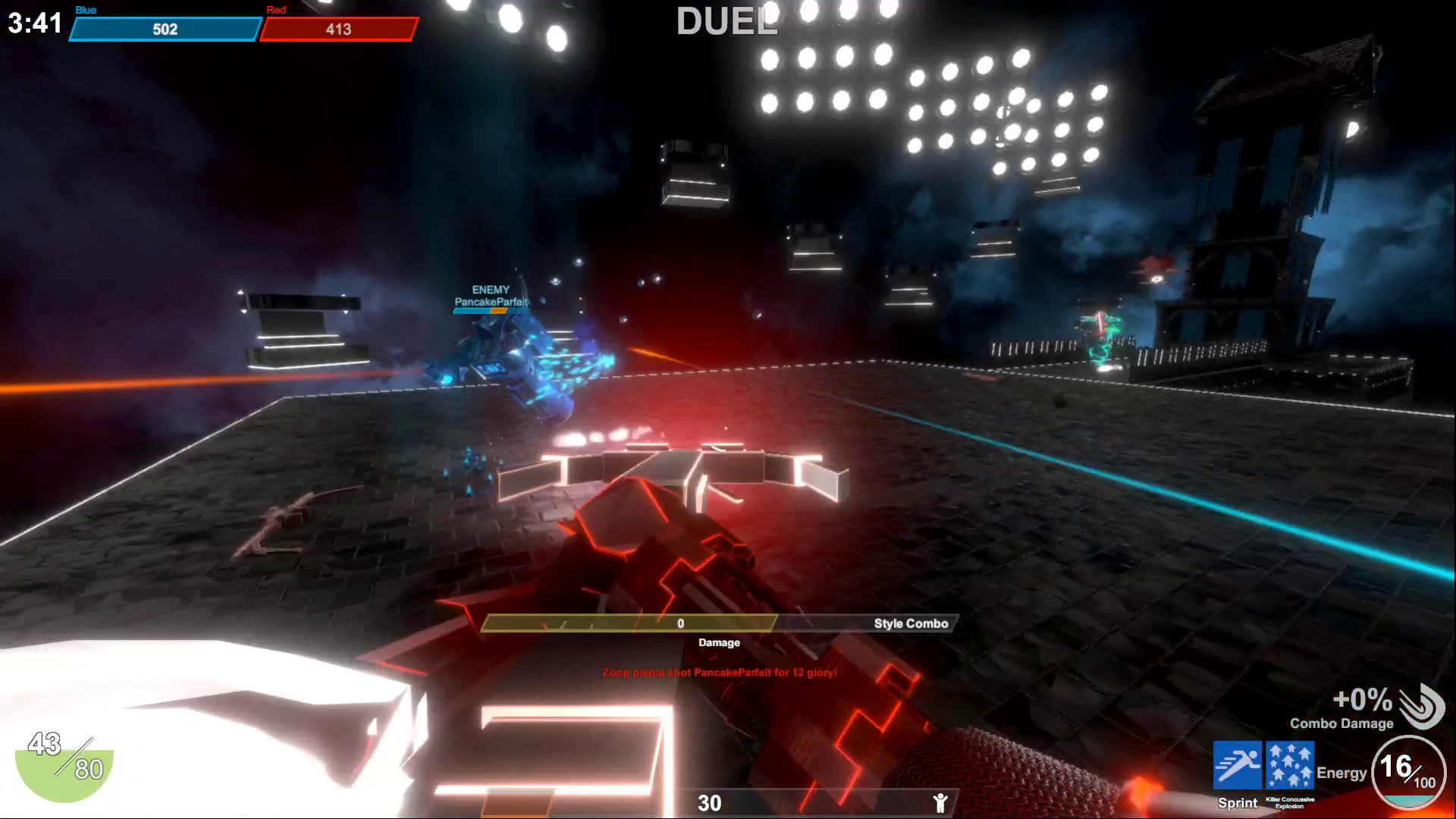Click the Blue team label
This screenshot has width=1456, height=819.
click(x=84, y=10)
